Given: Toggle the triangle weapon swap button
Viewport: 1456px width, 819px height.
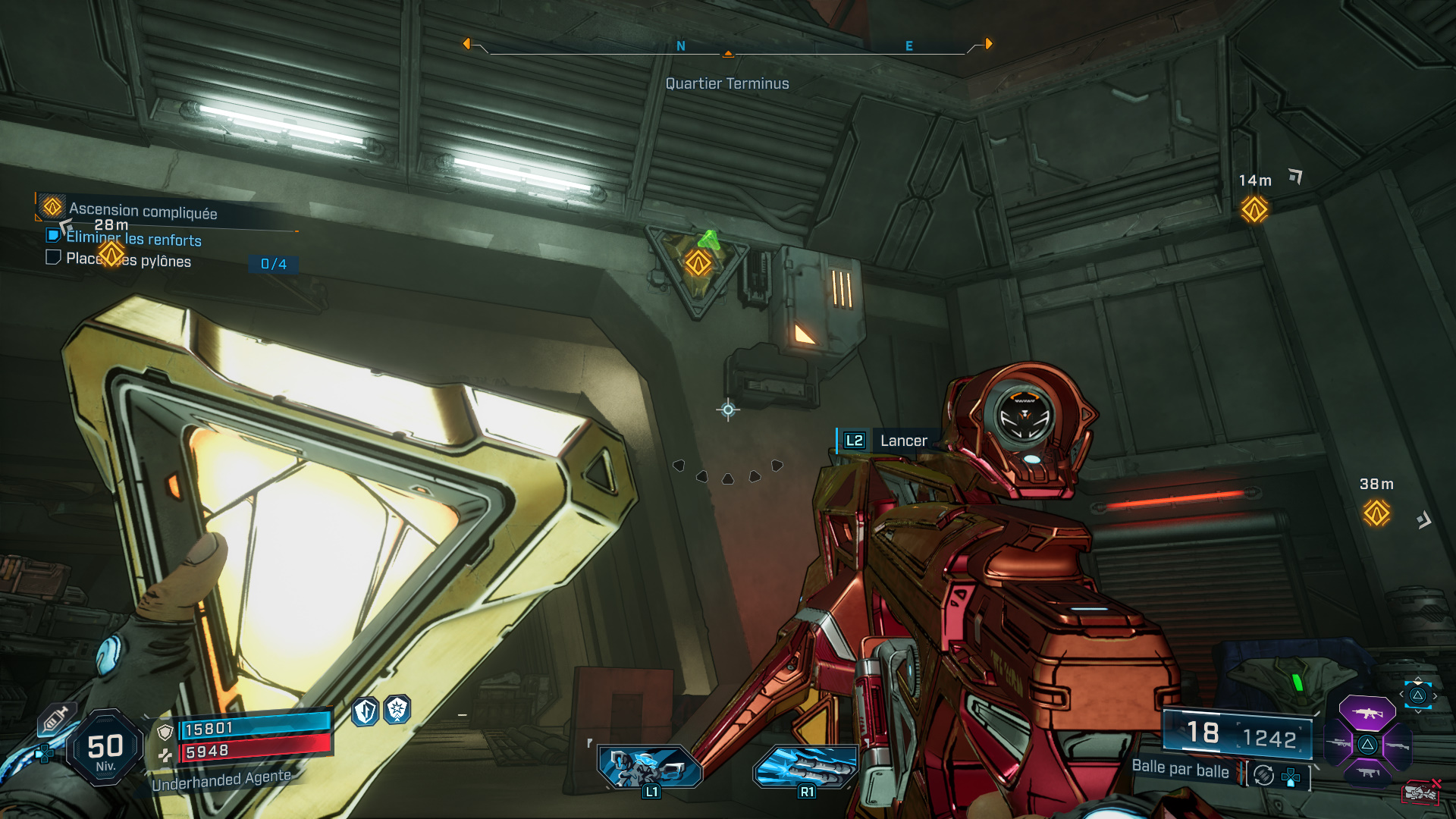Looking at the screenshot, I should (1417, 695).
